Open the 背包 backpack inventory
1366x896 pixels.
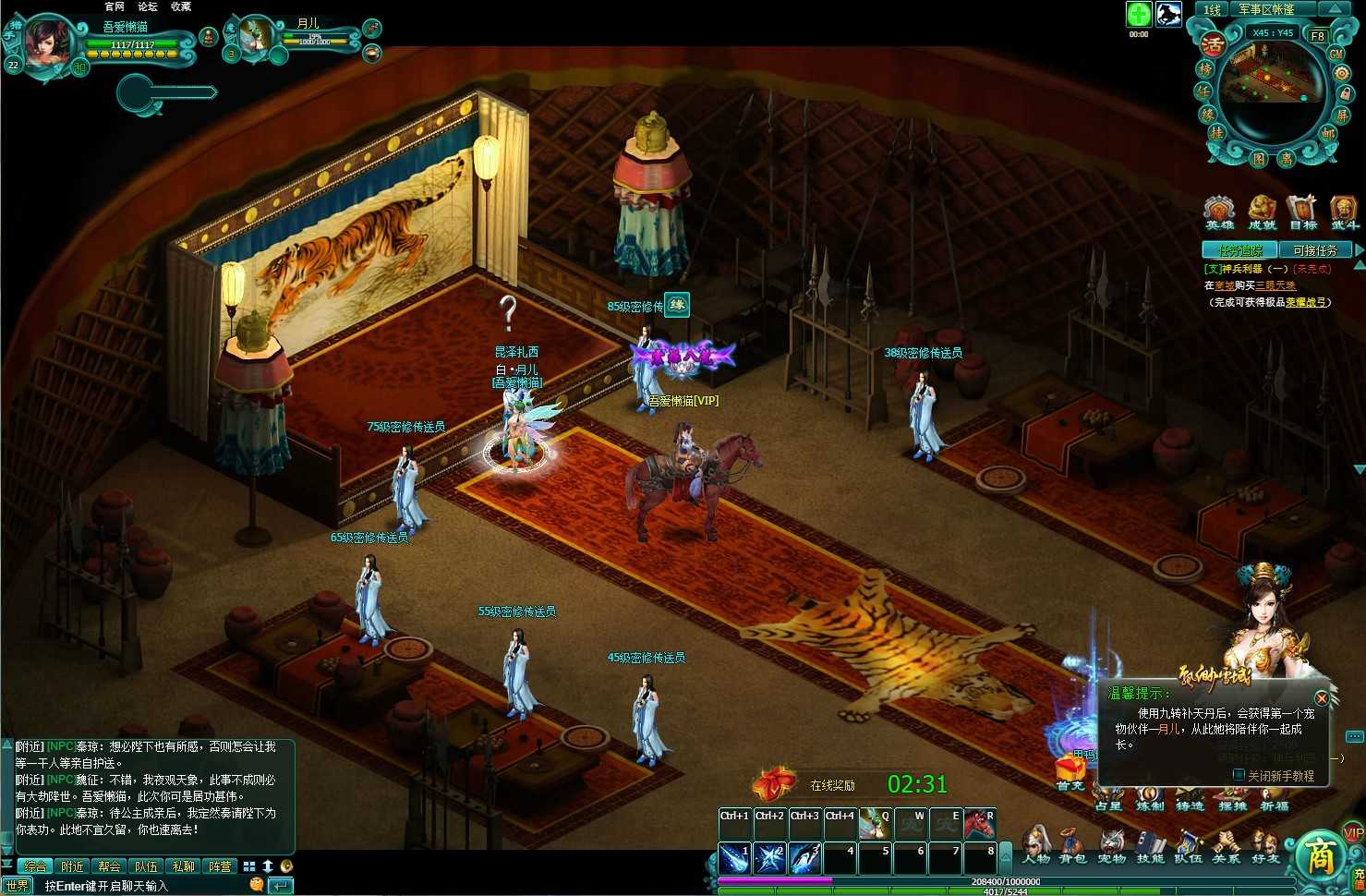coord(1072,845)
